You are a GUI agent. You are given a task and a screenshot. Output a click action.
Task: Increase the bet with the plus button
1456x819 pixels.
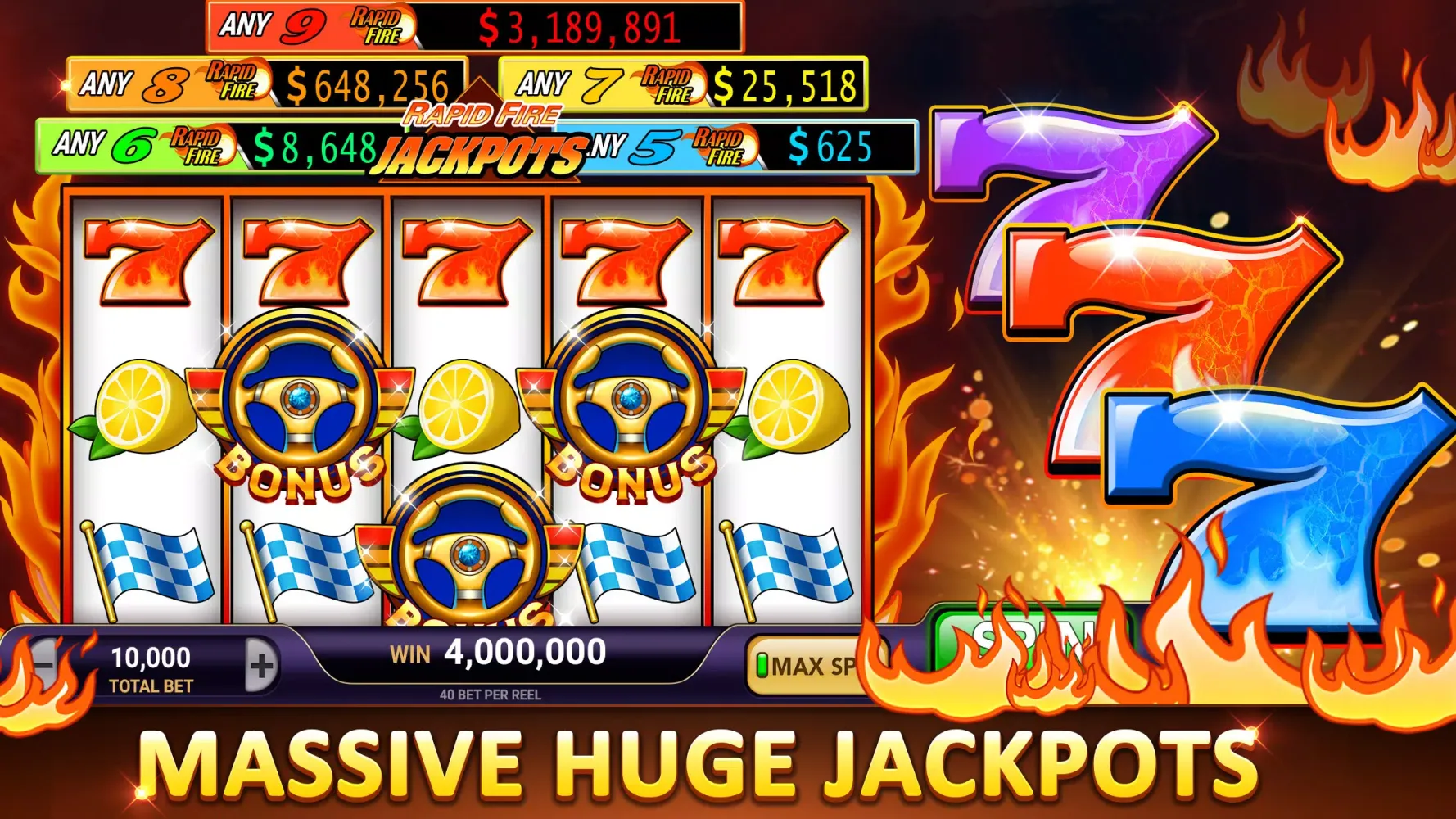(x=262, y=665)
